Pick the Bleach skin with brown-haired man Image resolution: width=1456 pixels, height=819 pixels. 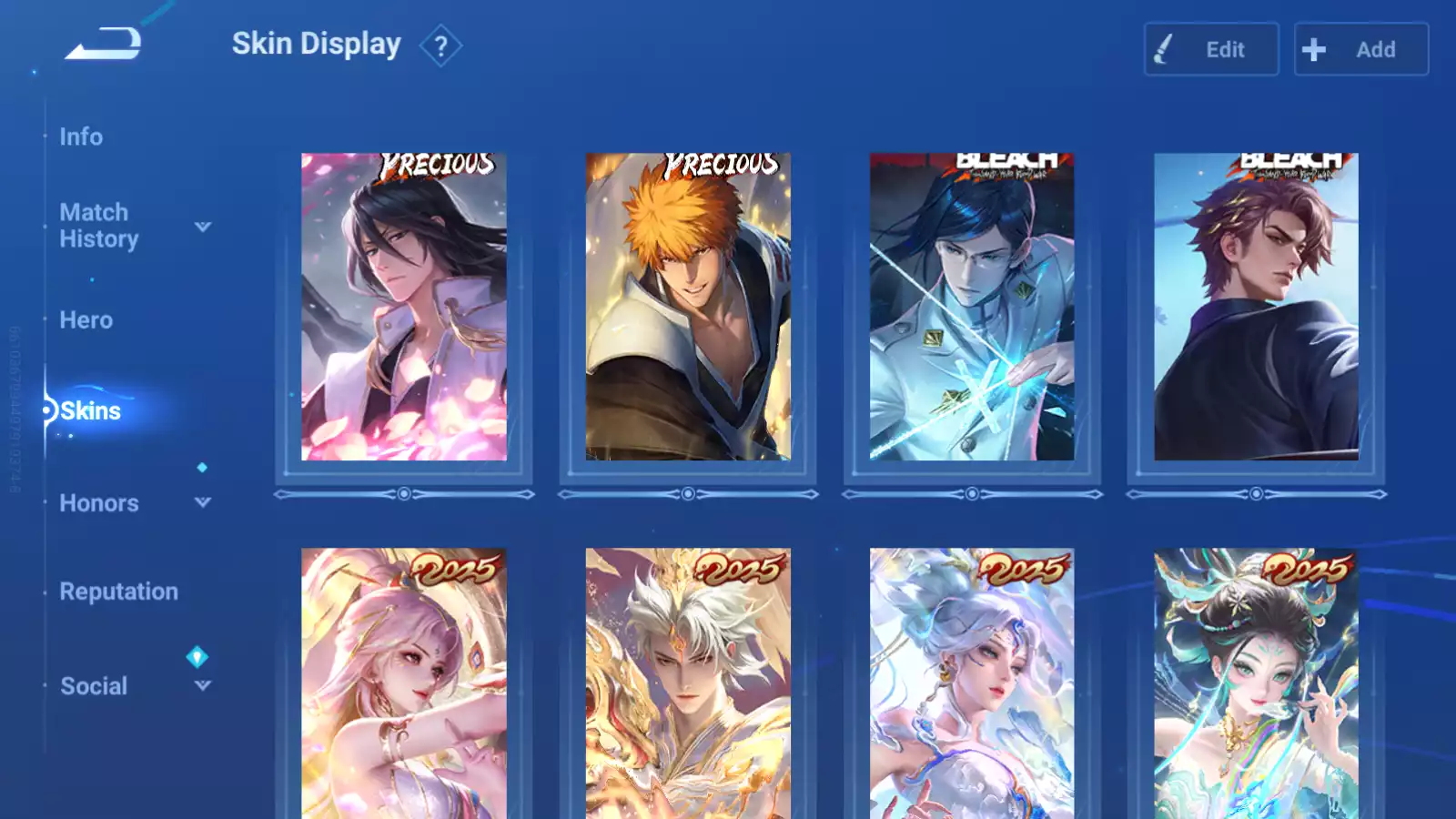pyautogui.click(x=1256, y=307)
